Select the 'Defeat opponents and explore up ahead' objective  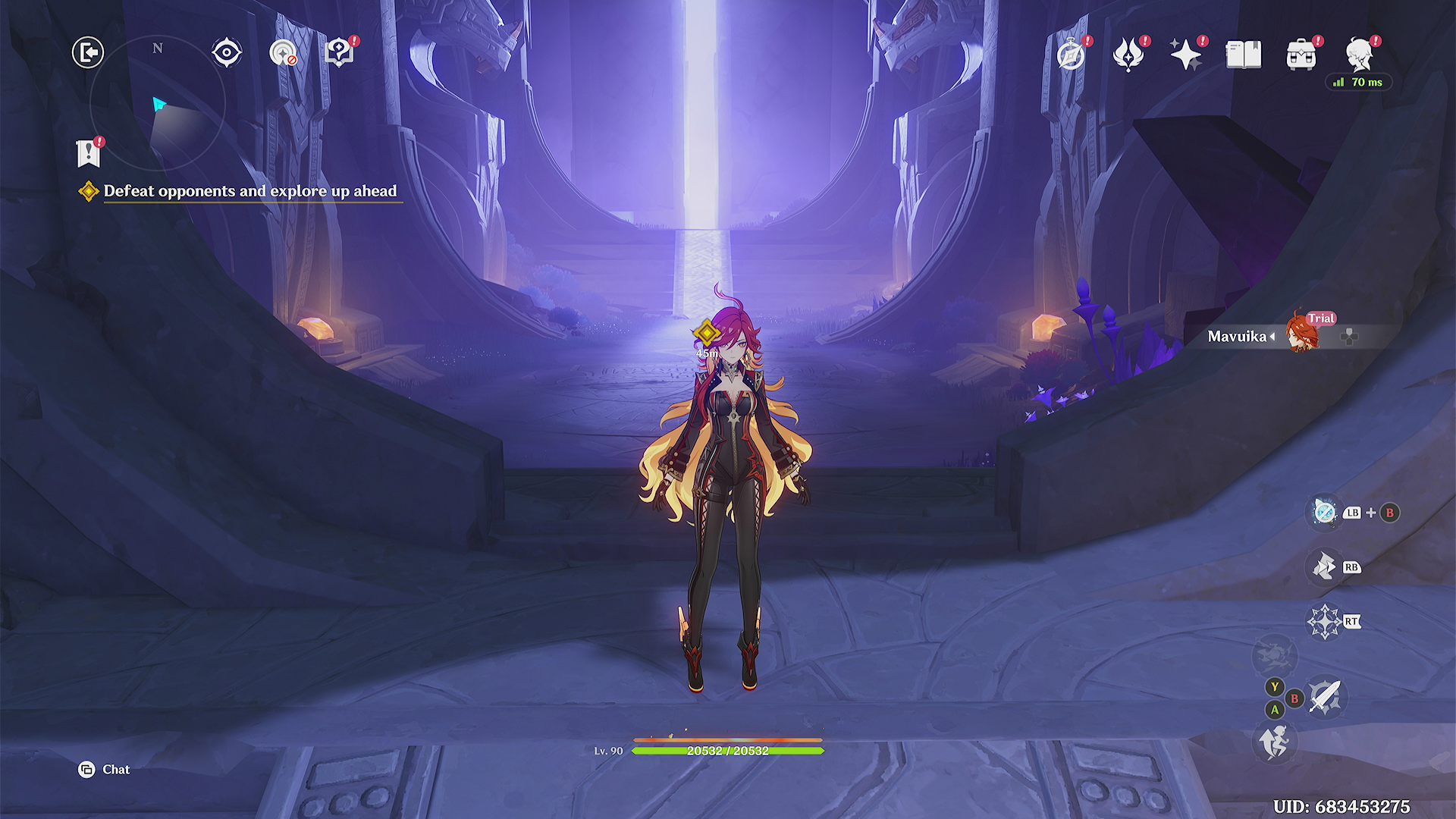coord(249,191)
